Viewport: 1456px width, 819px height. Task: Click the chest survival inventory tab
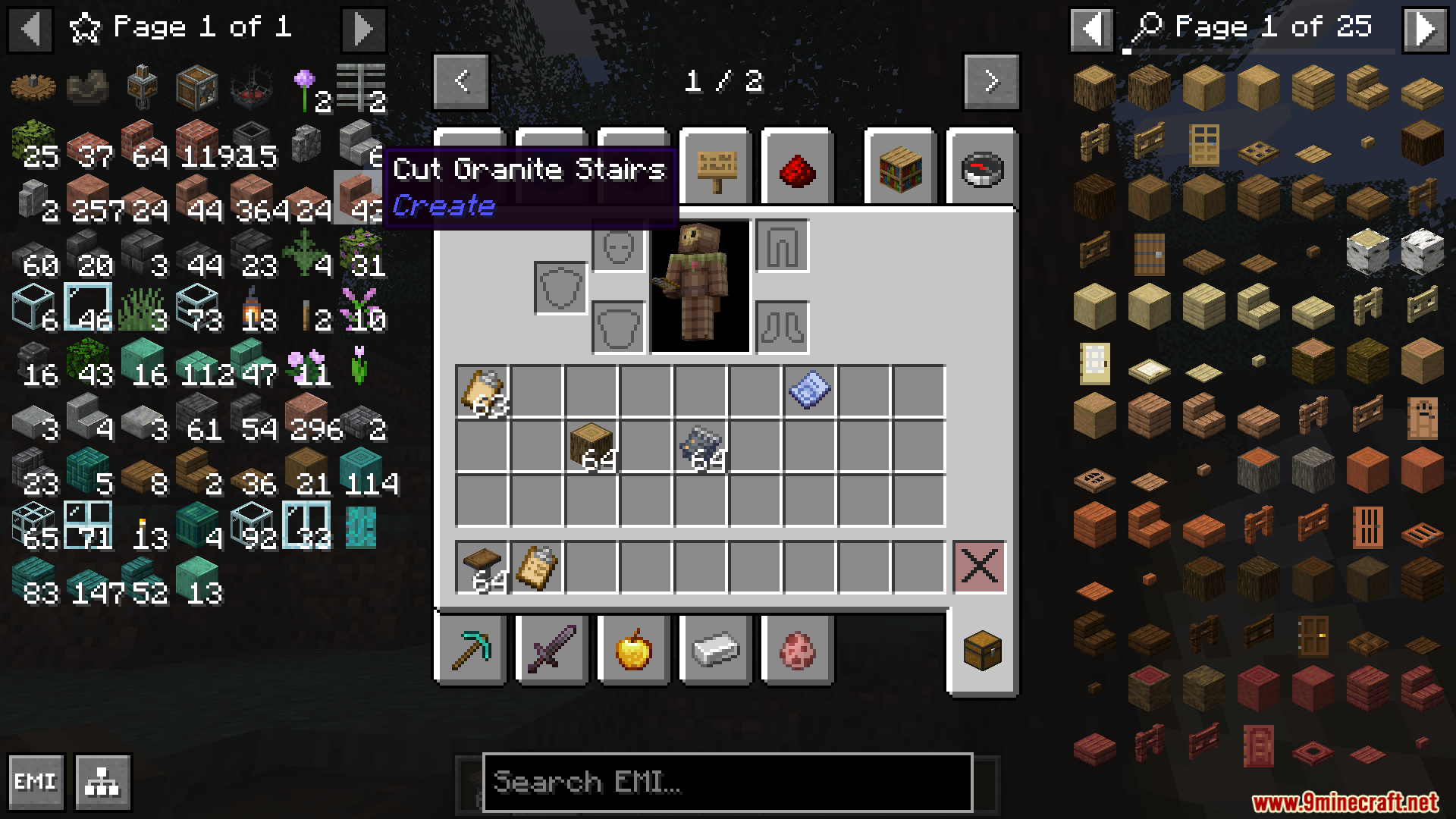point(982,651)
